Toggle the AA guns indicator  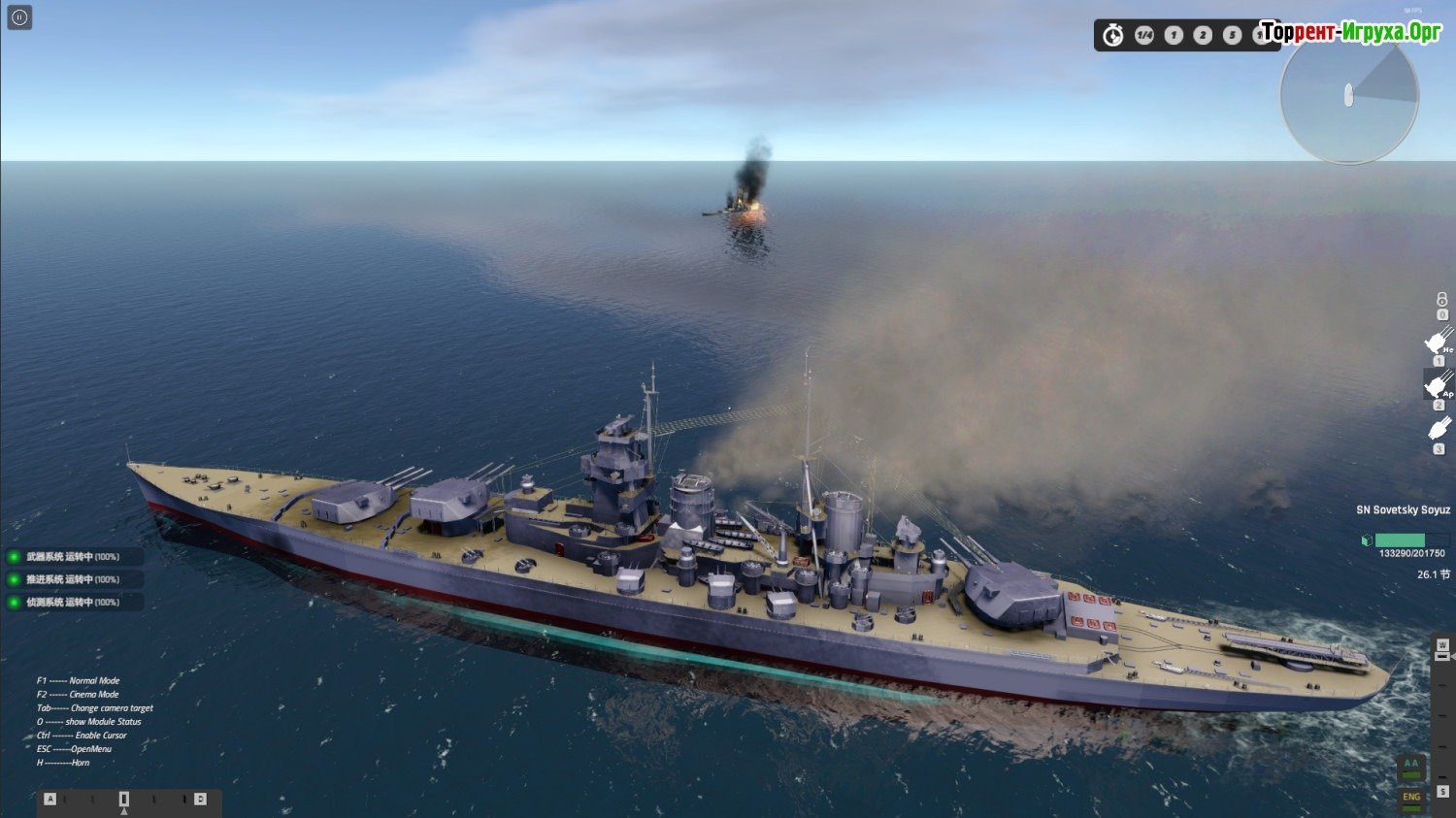[x=1411, y=766]
